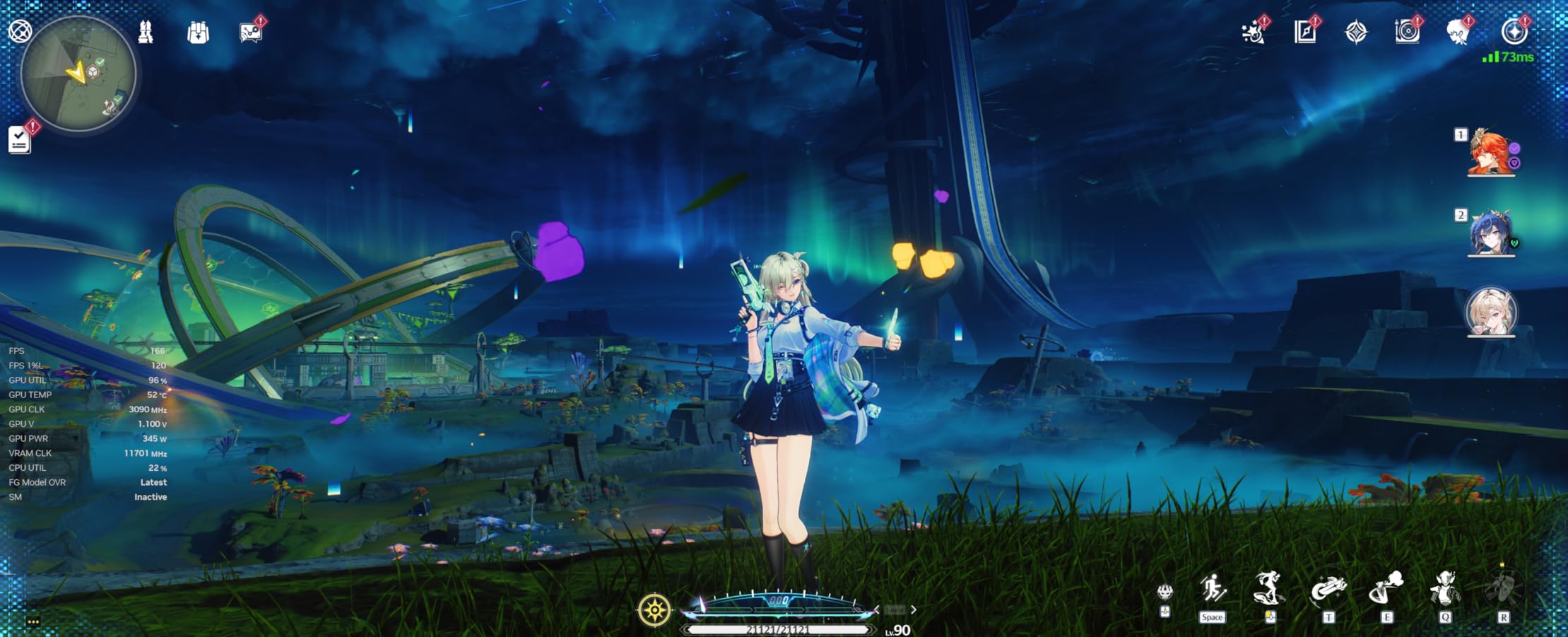Select the blonde active character portrait
Screen dimensions: 1568x637
[1491, 312]
